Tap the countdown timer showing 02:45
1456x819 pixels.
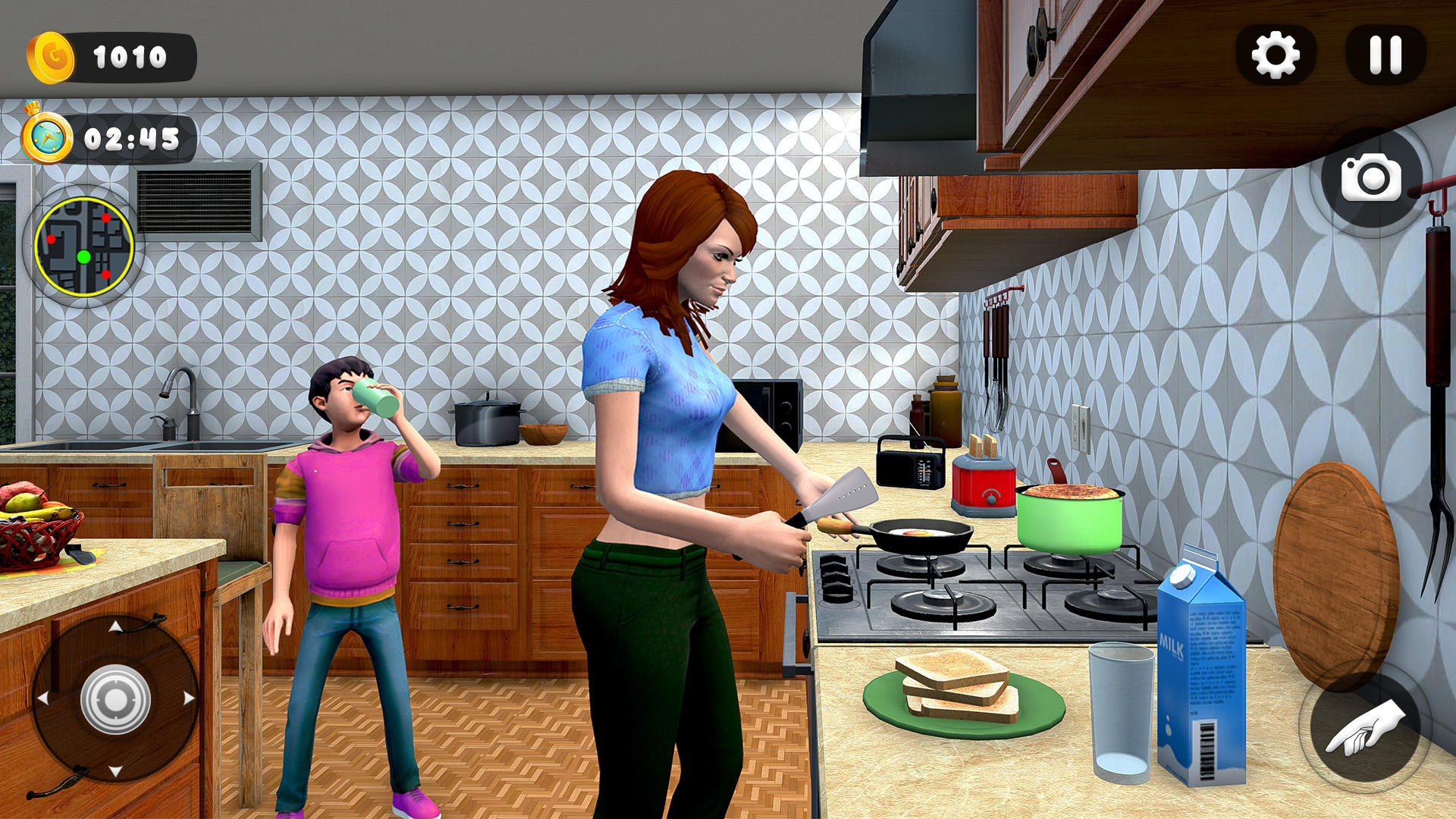(133, 138)
